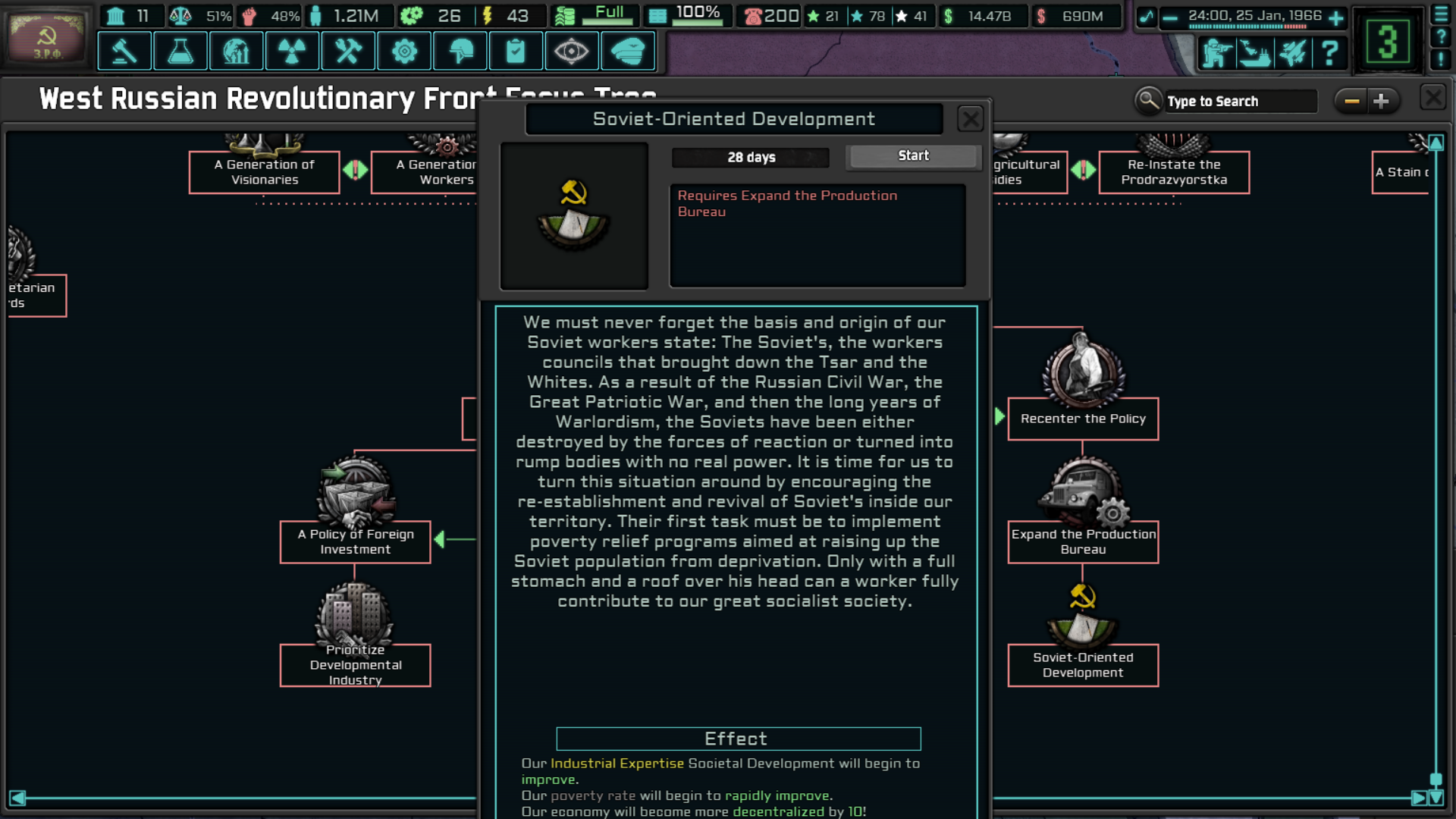
Task: Open the Production tab with the gear icon
Action: (x=404, y=51)
